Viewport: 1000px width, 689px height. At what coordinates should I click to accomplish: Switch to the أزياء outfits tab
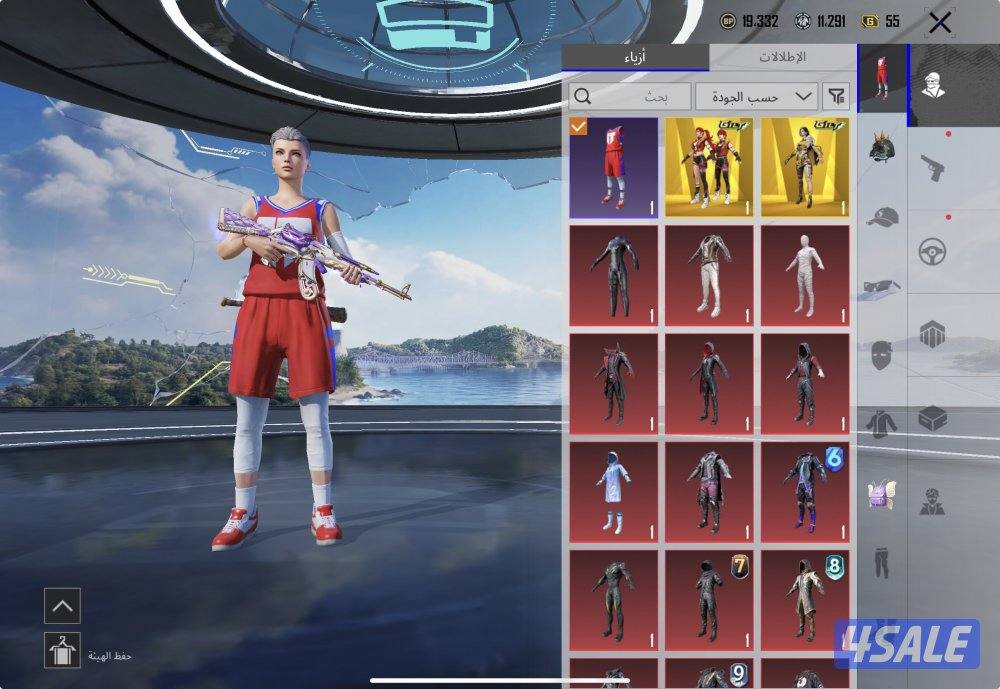tap(635, 58)
